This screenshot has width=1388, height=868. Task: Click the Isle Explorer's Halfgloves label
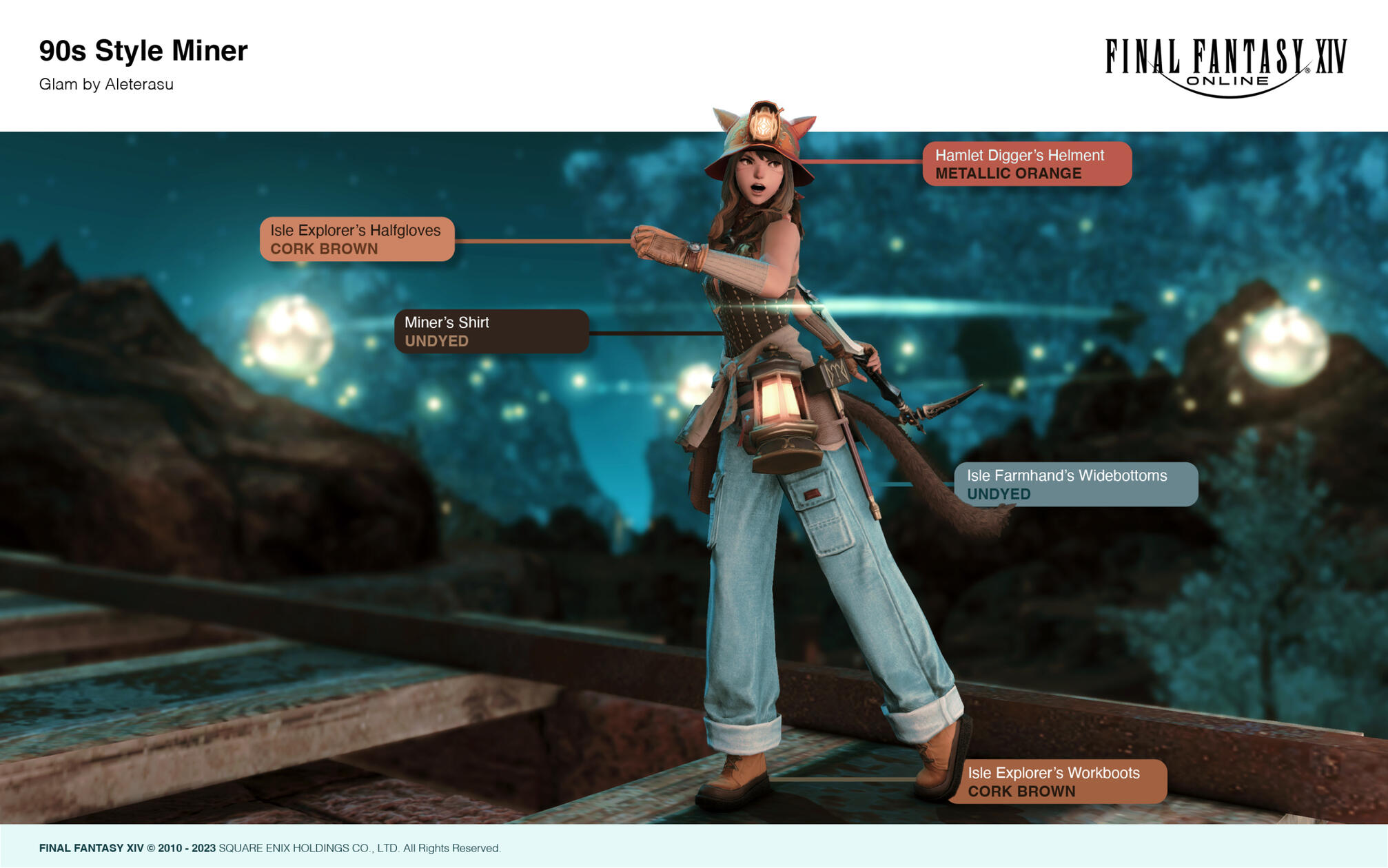tap(357, 239)
